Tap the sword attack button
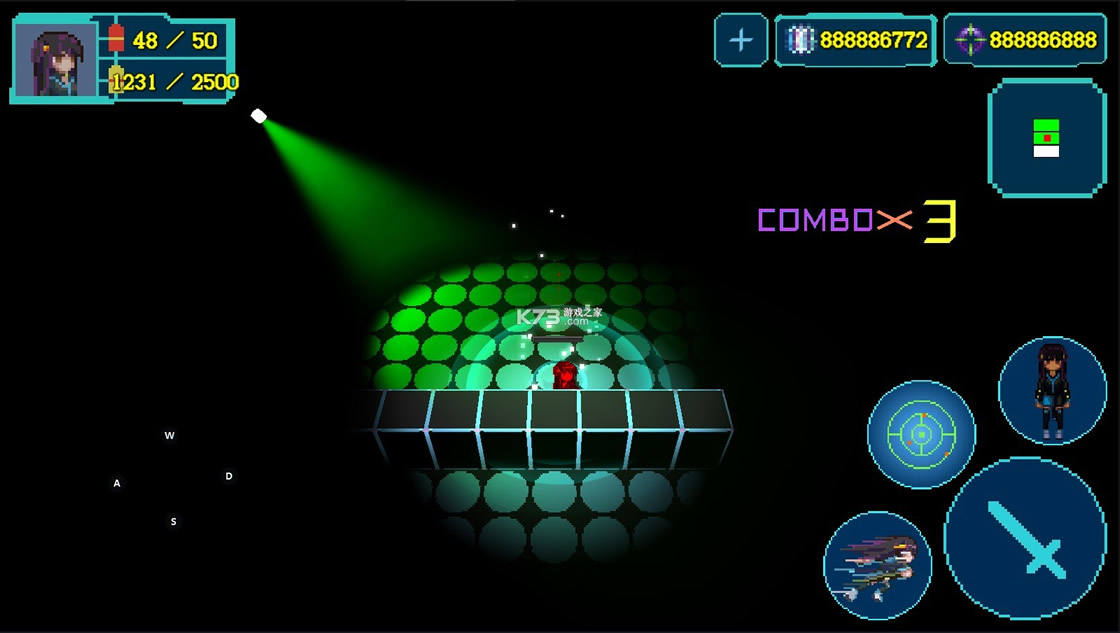The height and width of the screenshot is (633, 1120). pos(1025,538)
